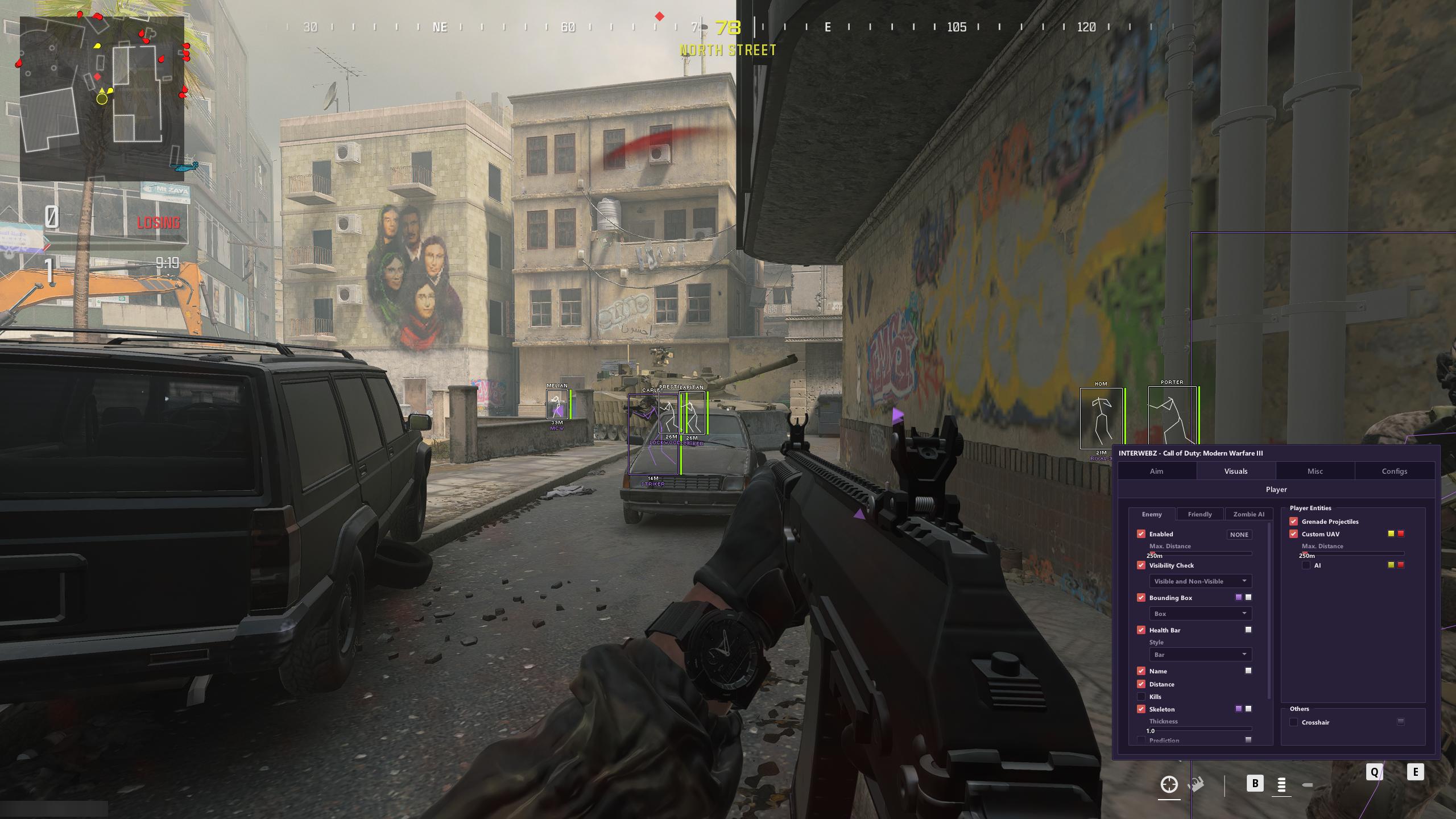Uncheck Grenade Projectiles
The height and width of the screenshot is (819, 1456).
click(x=1293, y=522)
